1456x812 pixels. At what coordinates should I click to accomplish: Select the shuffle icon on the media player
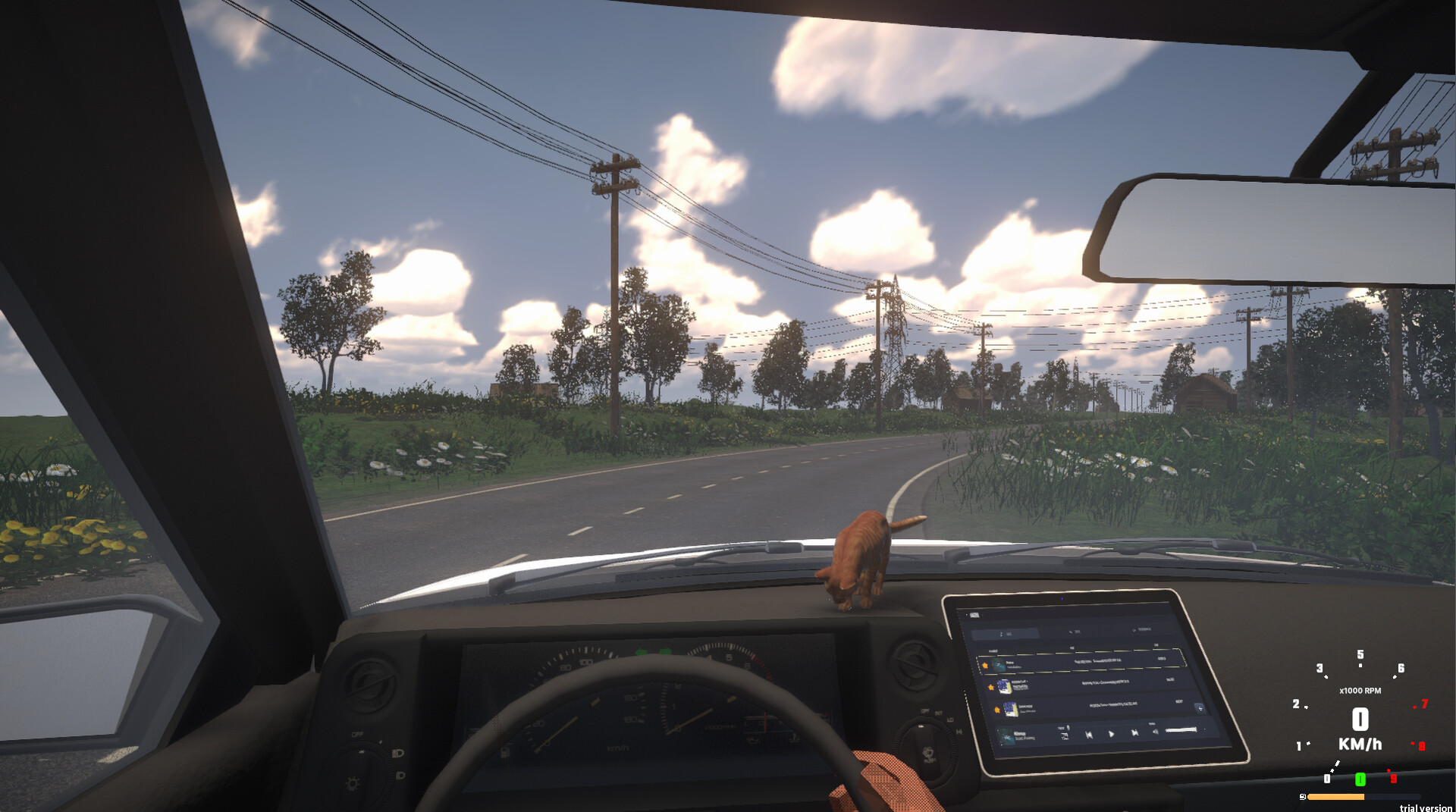tap(1066, 734)
